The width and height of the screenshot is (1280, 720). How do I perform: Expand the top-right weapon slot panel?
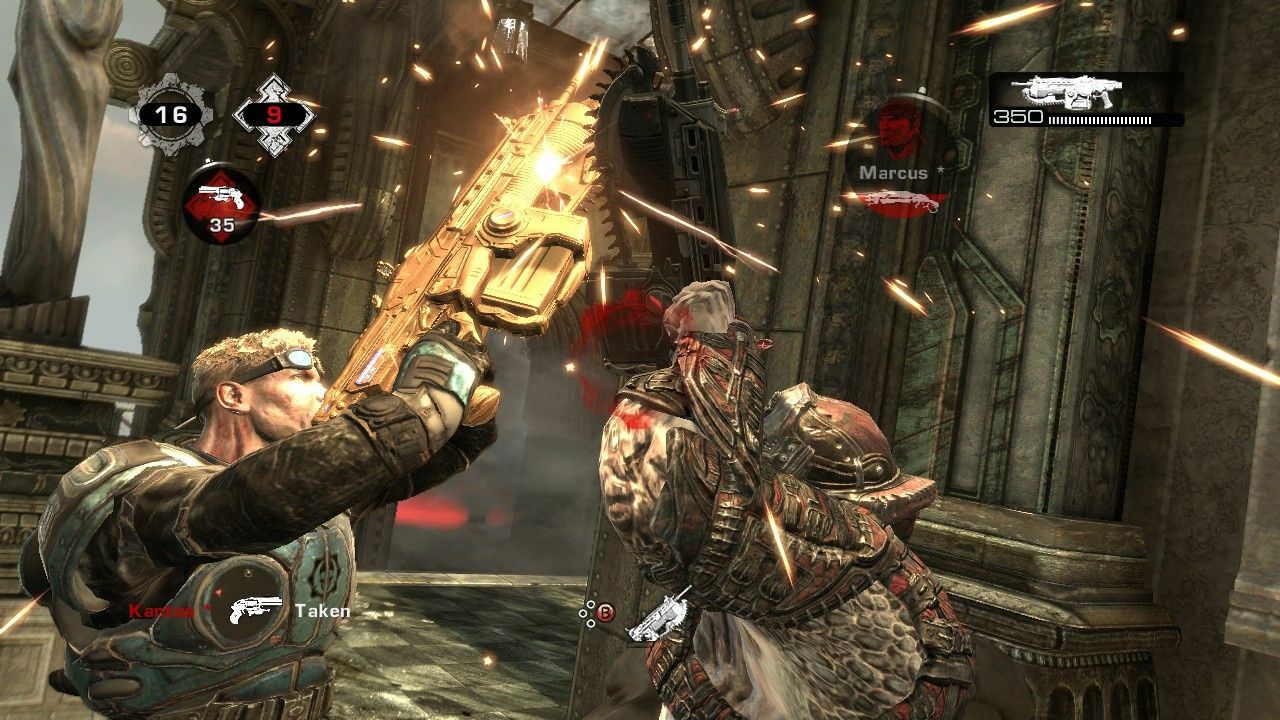(1078, 105)
